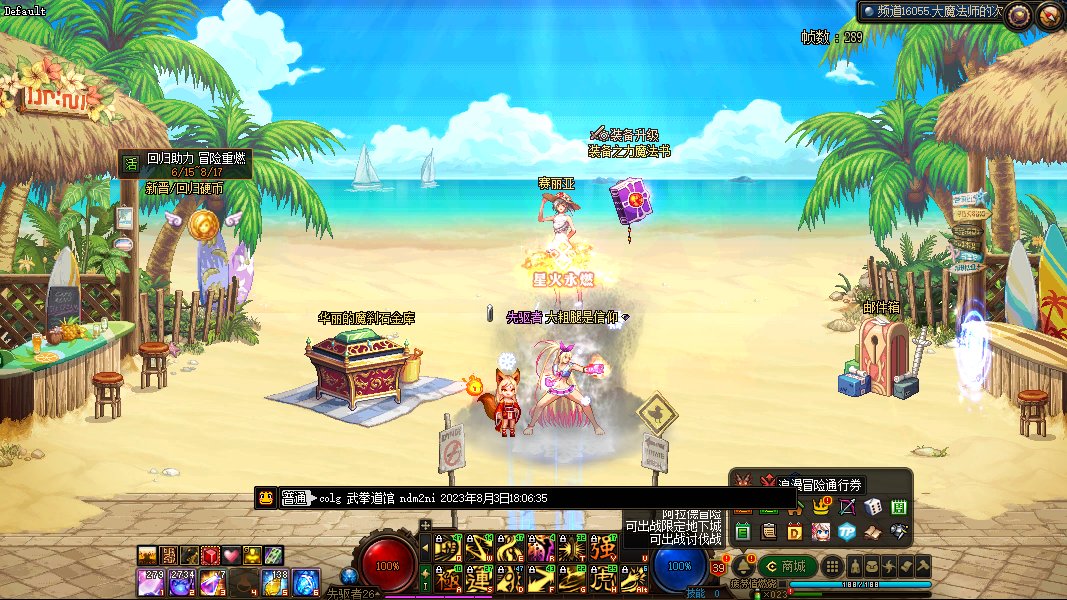1067x600 pixels.
Task: Select the gold crown icon
Action: coord(822,507)
